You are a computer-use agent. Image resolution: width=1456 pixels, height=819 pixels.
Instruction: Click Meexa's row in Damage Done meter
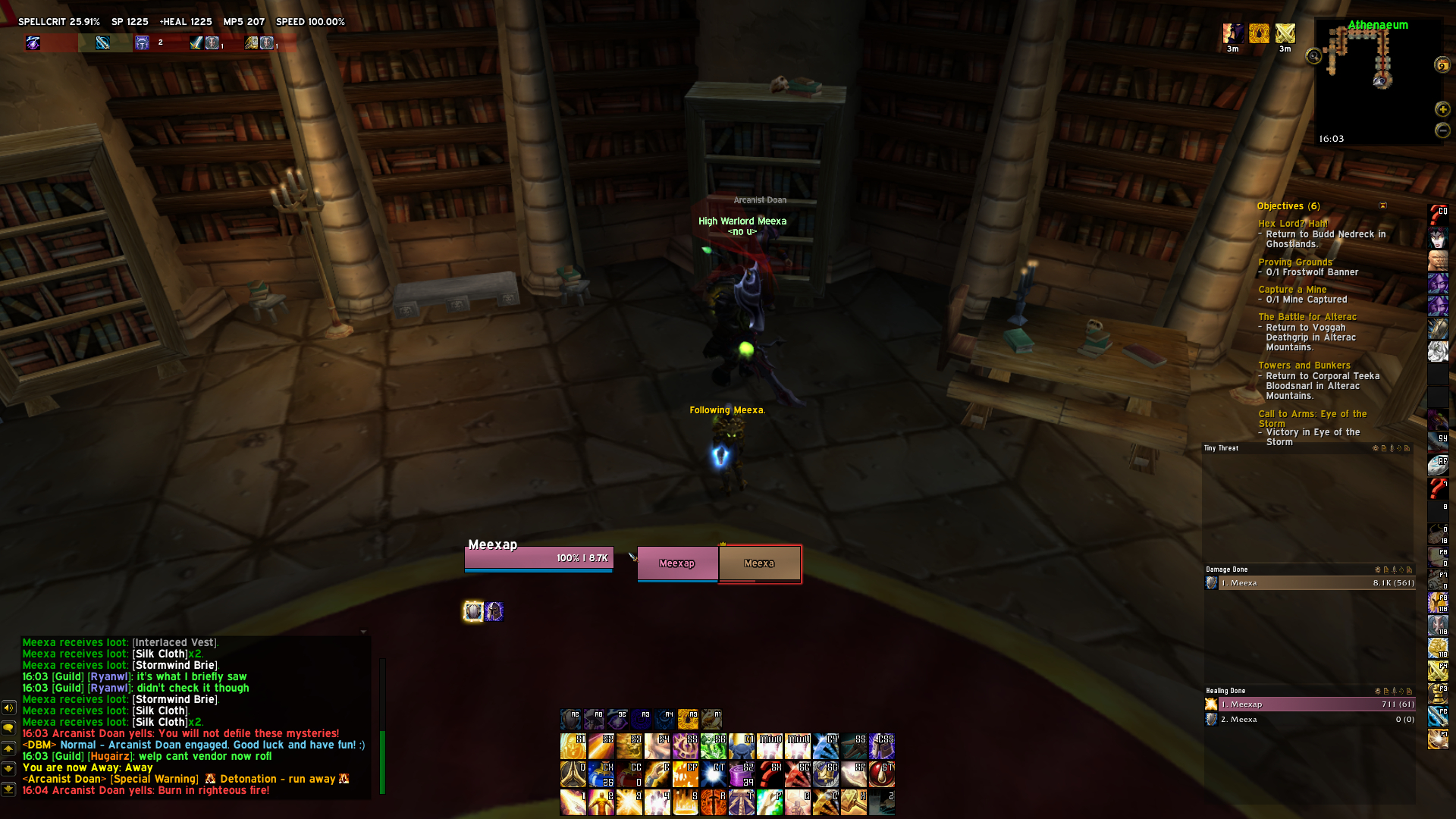[x=1310, y=583]
